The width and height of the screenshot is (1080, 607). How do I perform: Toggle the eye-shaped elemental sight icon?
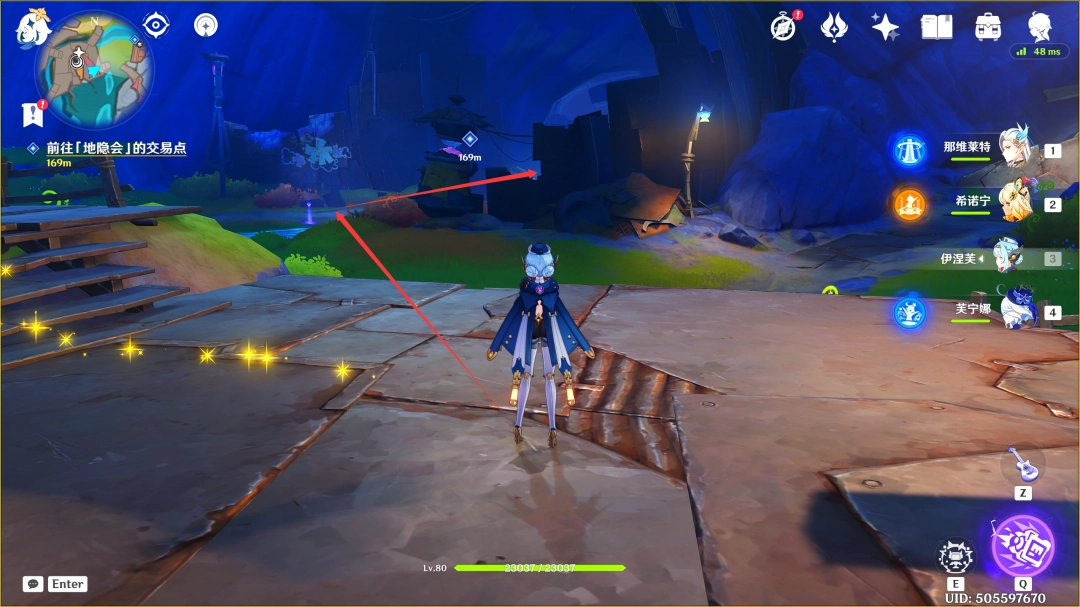coord(156,25)
